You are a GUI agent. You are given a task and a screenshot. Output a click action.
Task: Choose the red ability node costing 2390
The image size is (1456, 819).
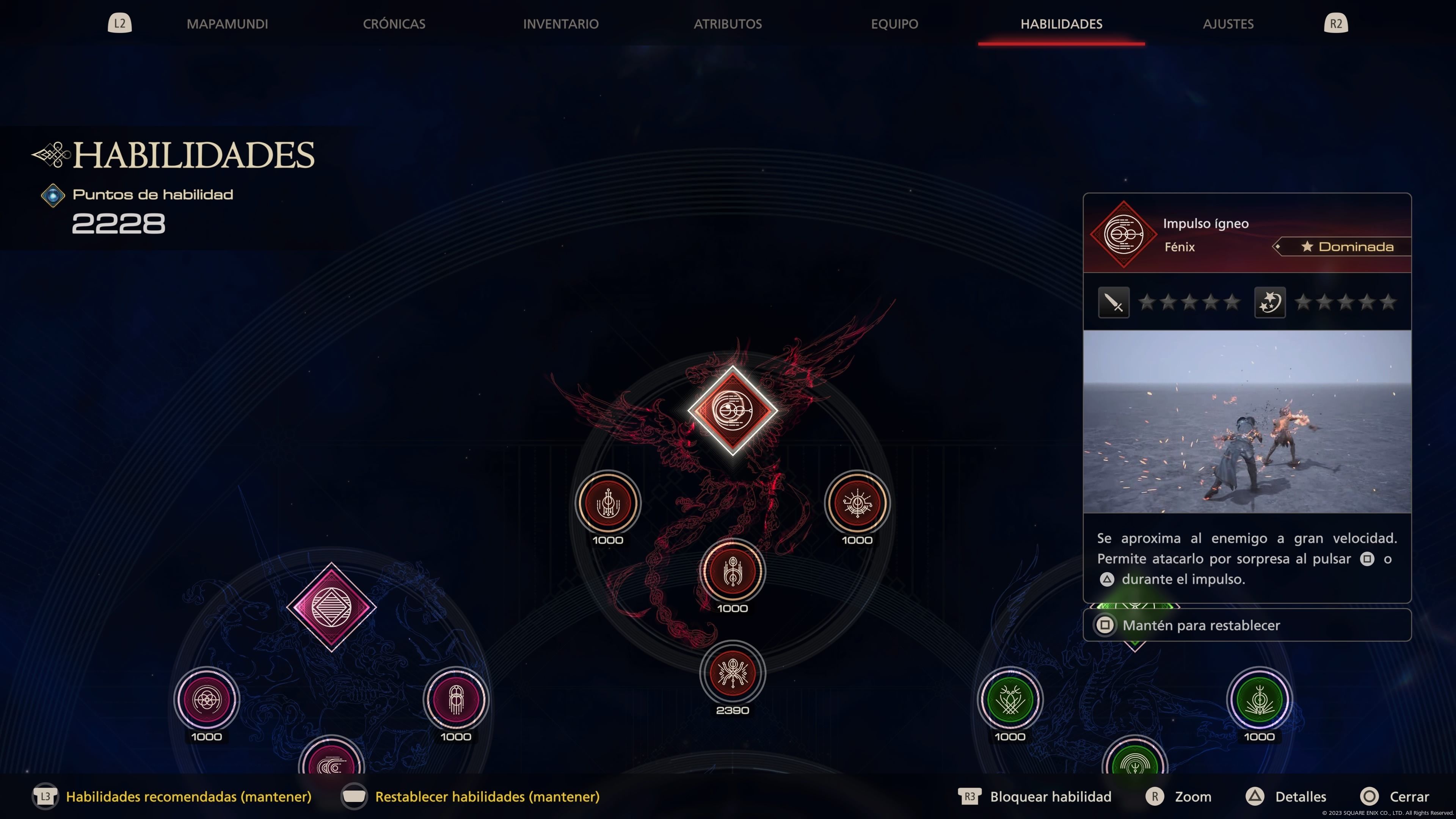click(733, 673)
